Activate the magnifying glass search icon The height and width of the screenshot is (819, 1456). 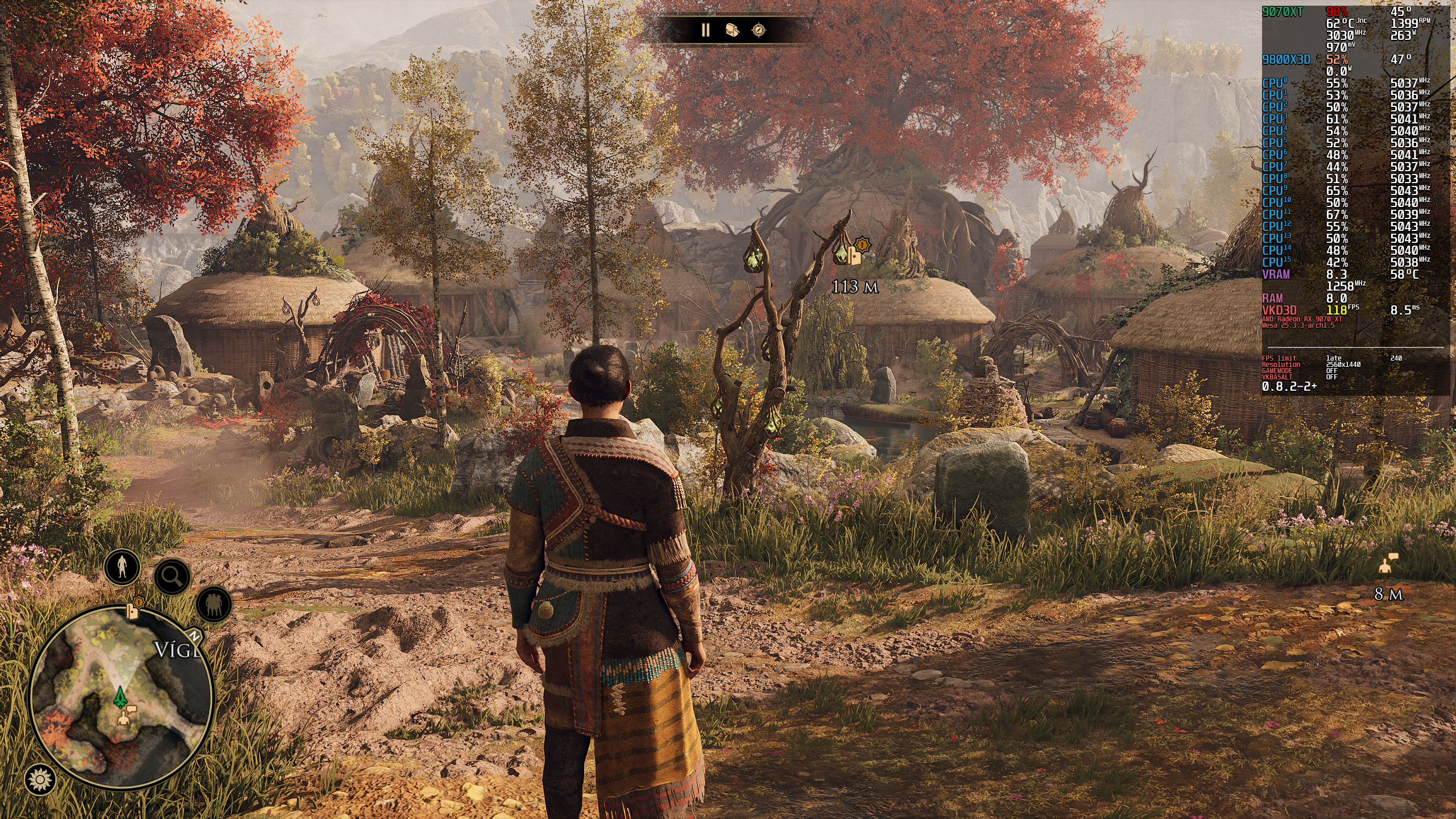click(172, 577)
